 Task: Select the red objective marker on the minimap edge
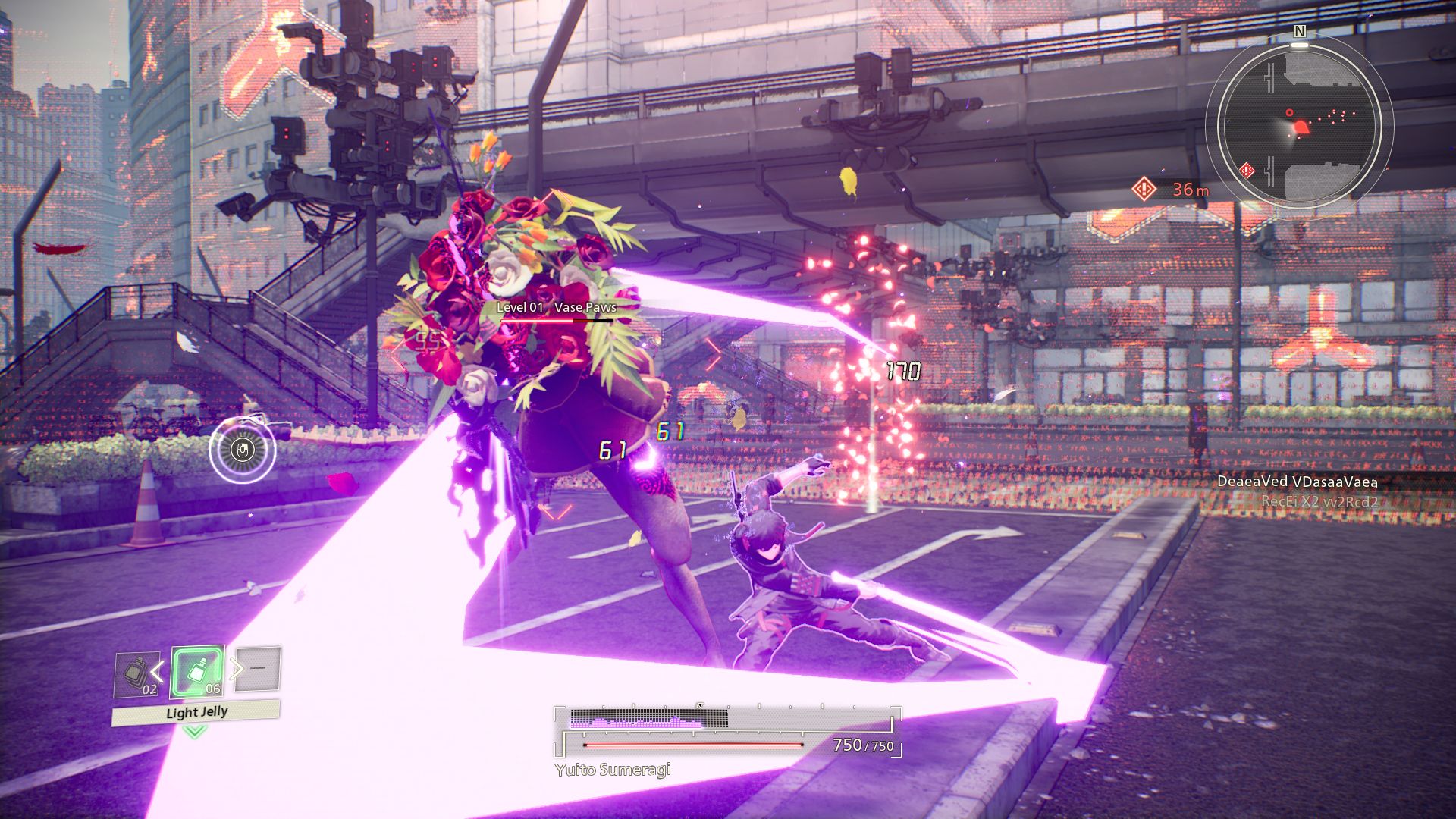point(1247,171)
